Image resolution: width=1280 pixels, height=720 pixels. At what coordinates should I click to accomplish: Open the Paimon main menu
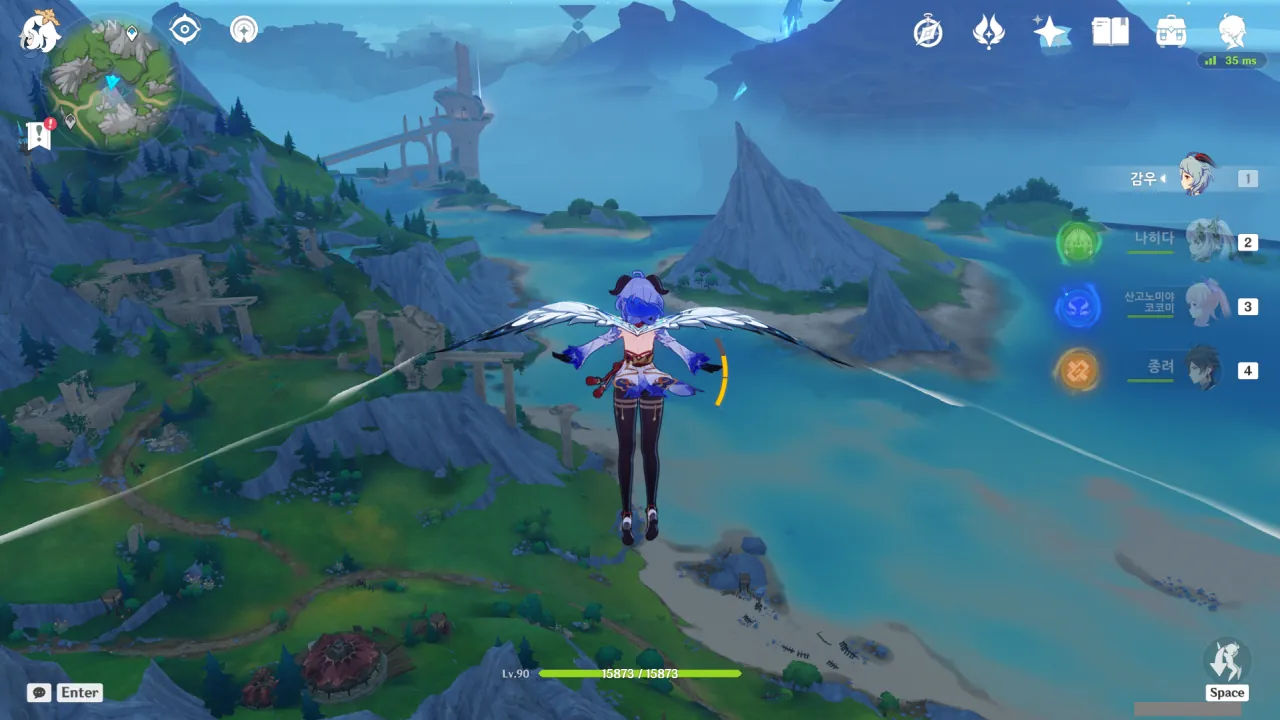coord(40,32)
